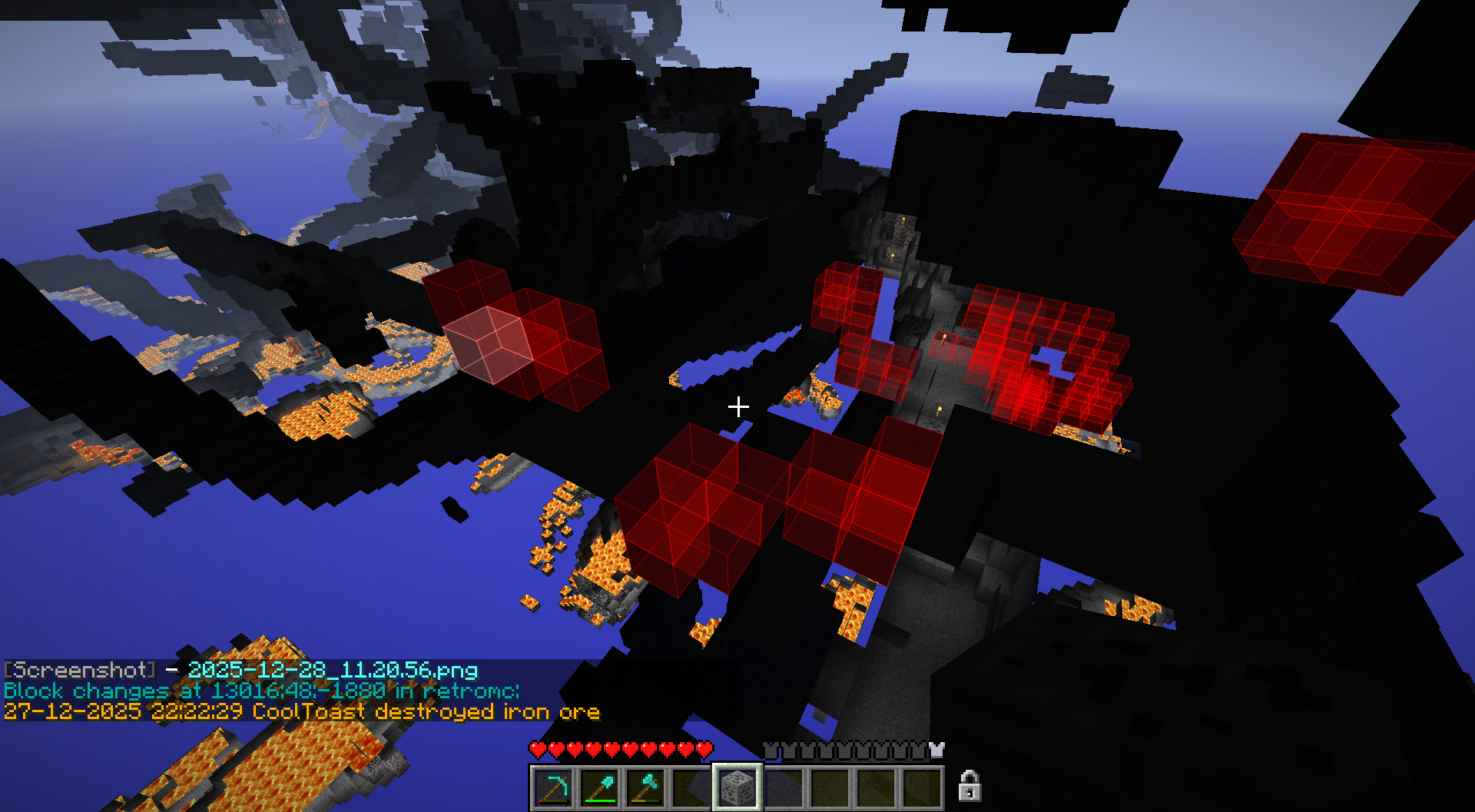The width and height of the screenshot is (1475, 812).
Task: Select the diamond axe hotbar slot
Action: [x=646, y=787]
